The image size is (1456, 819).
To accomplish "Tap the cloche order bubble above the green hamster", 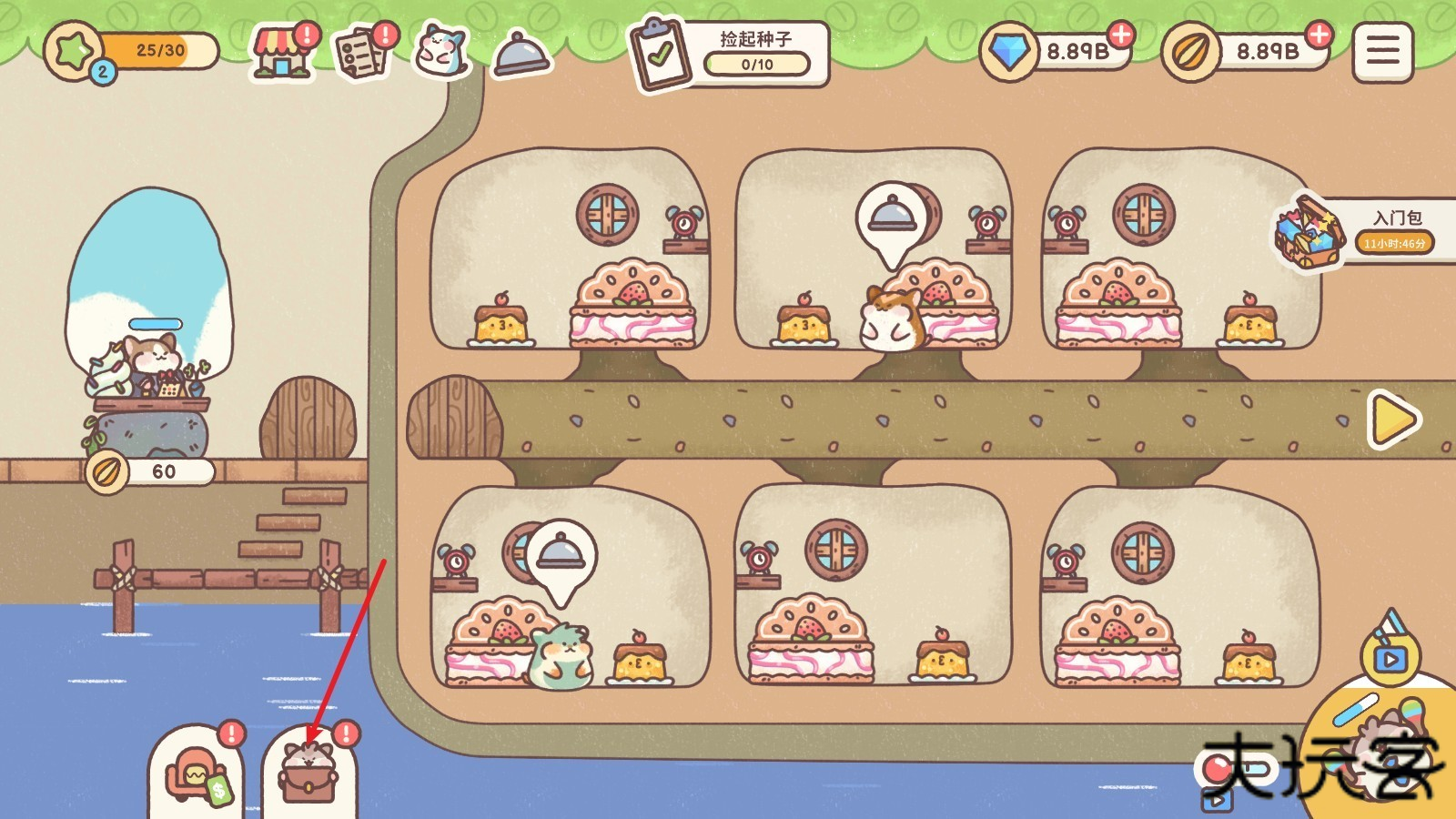I will click(x=560, y=555).
